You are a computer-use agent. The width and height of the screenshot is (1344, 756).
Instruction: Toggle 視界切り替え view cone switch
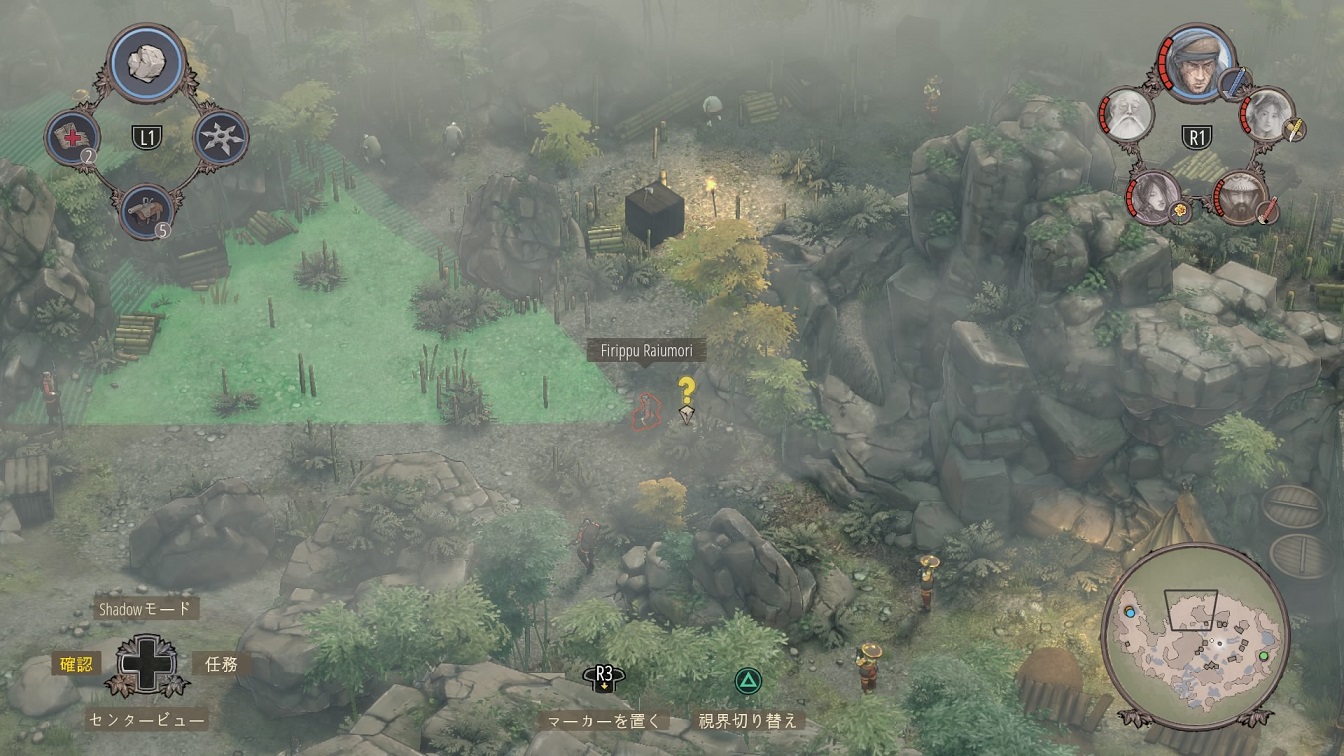pyautogui.click(x=750, y=720)
